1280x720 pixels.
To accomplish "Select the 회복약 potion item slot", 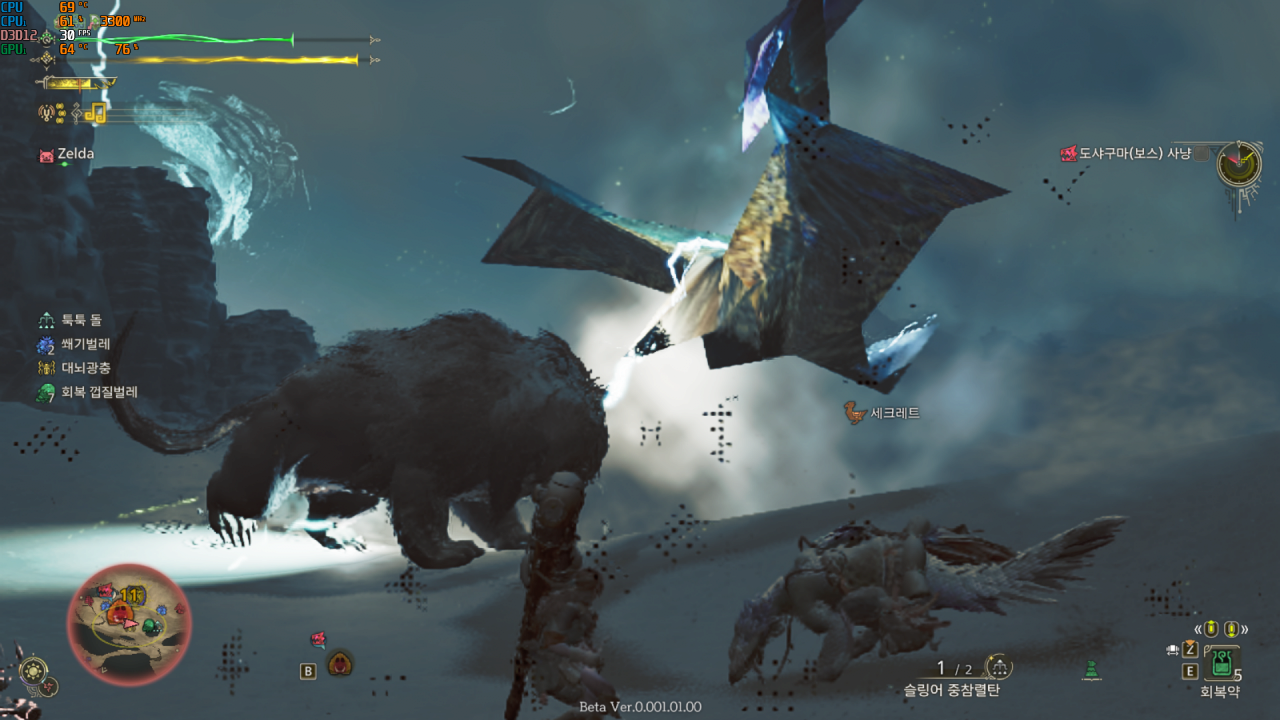I will (x=1221, y=663).
